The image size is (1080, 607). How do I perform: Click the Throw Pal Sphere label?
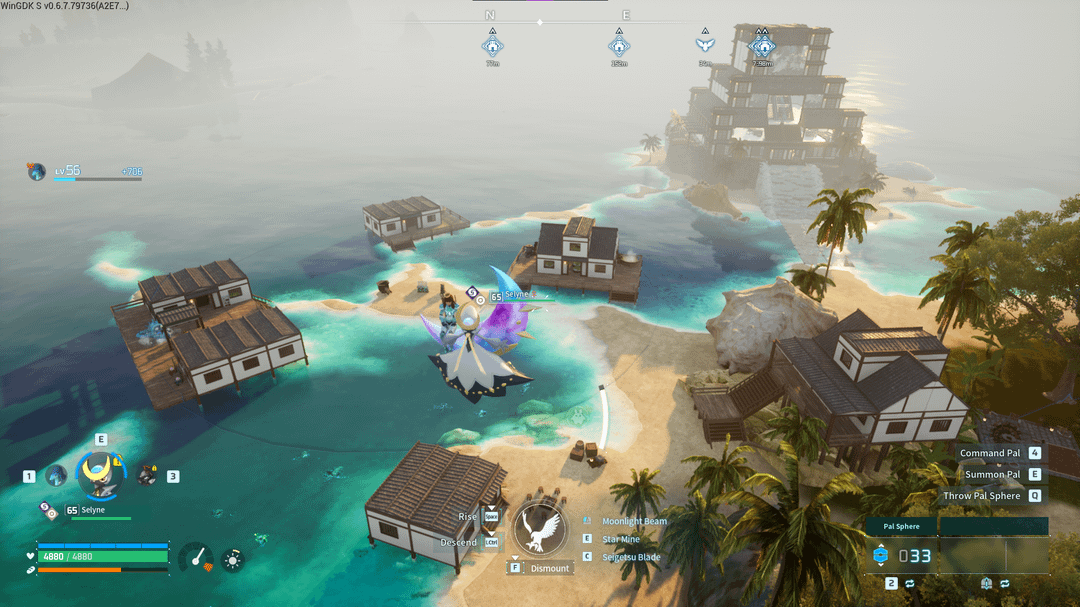tap(982, 496)
